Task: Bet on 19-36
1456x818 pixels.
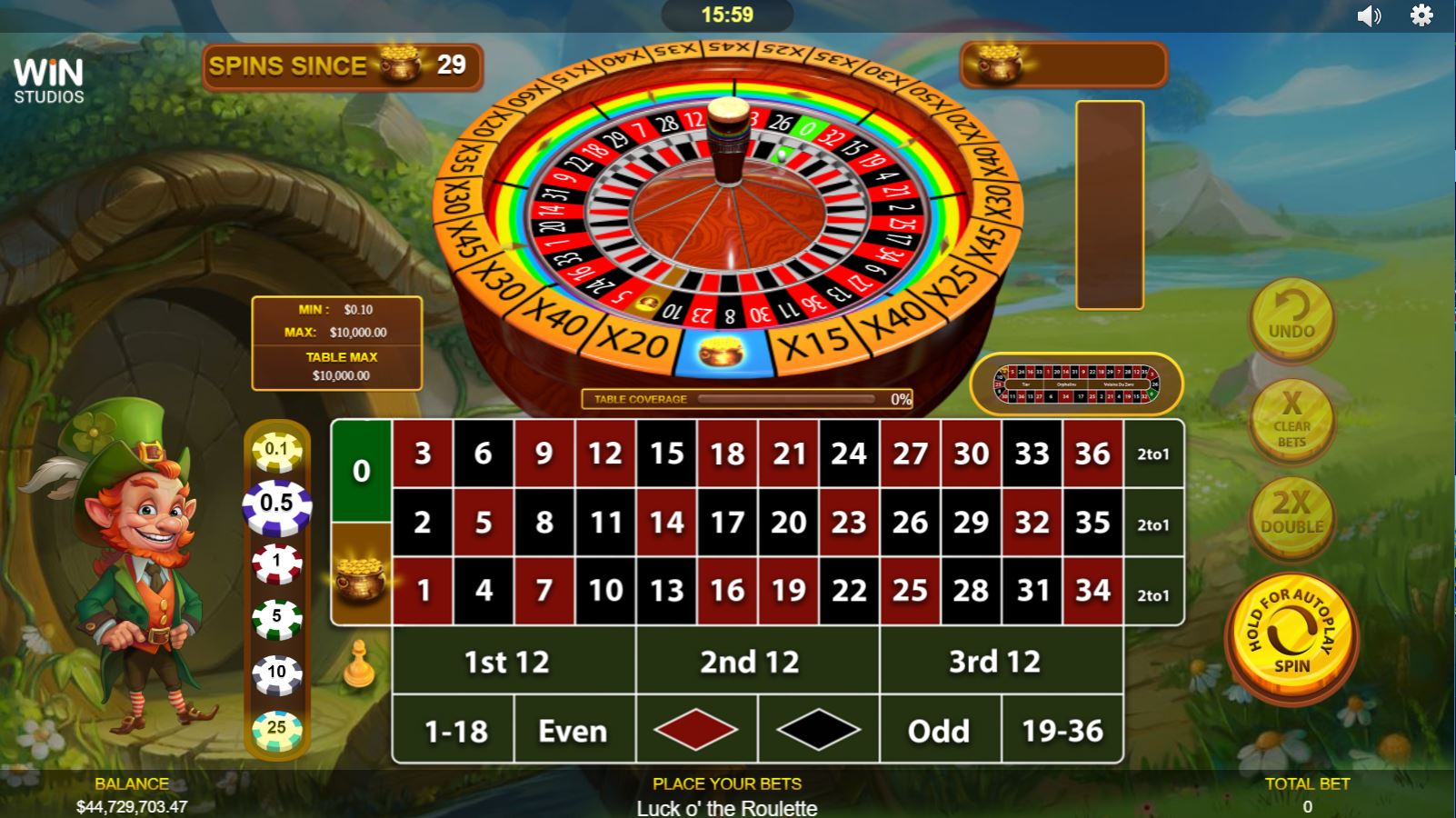Action: pos(1062,730)
